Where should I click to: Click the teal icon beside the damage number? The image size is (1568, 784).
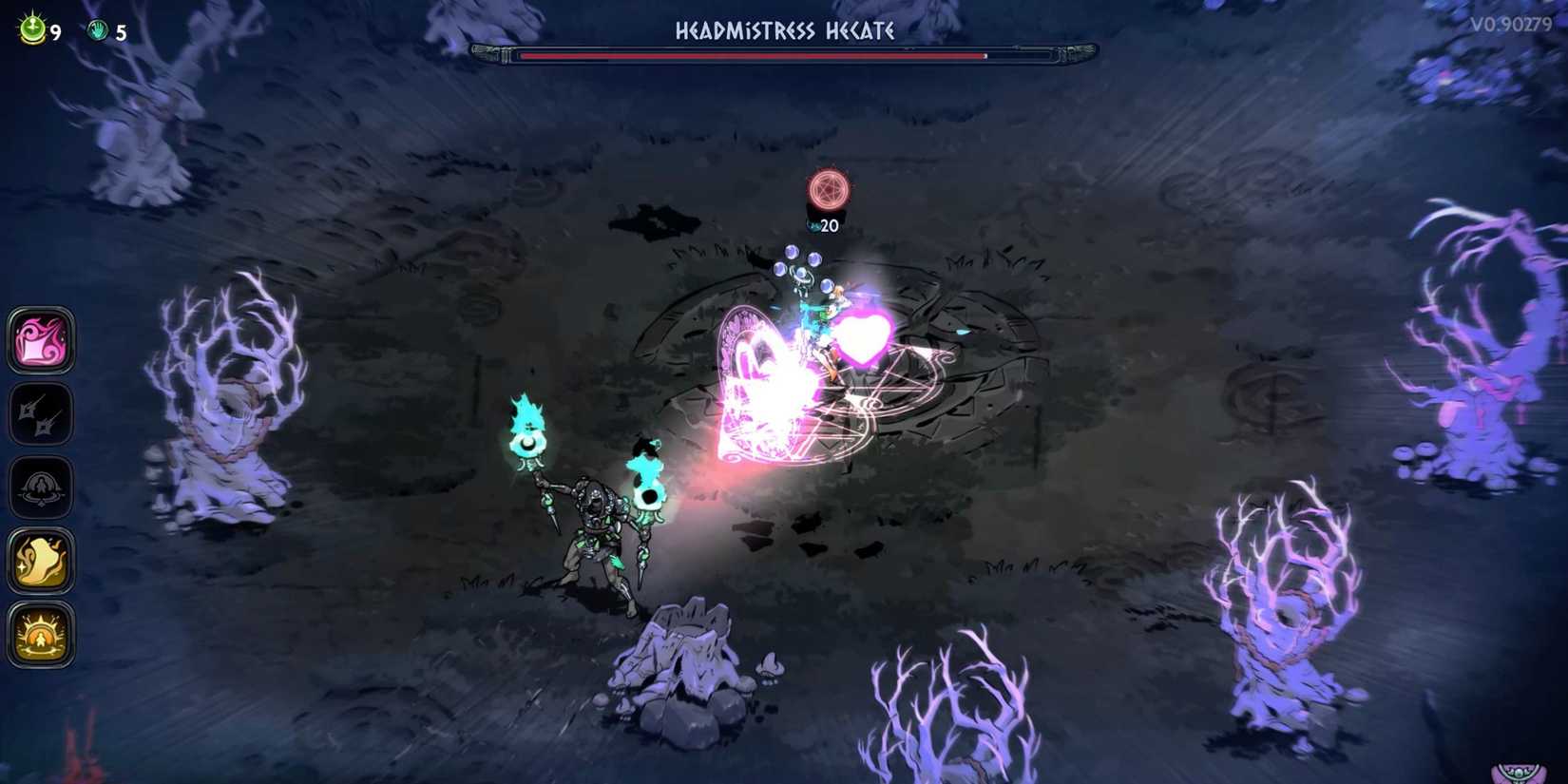tap(813, 227)
